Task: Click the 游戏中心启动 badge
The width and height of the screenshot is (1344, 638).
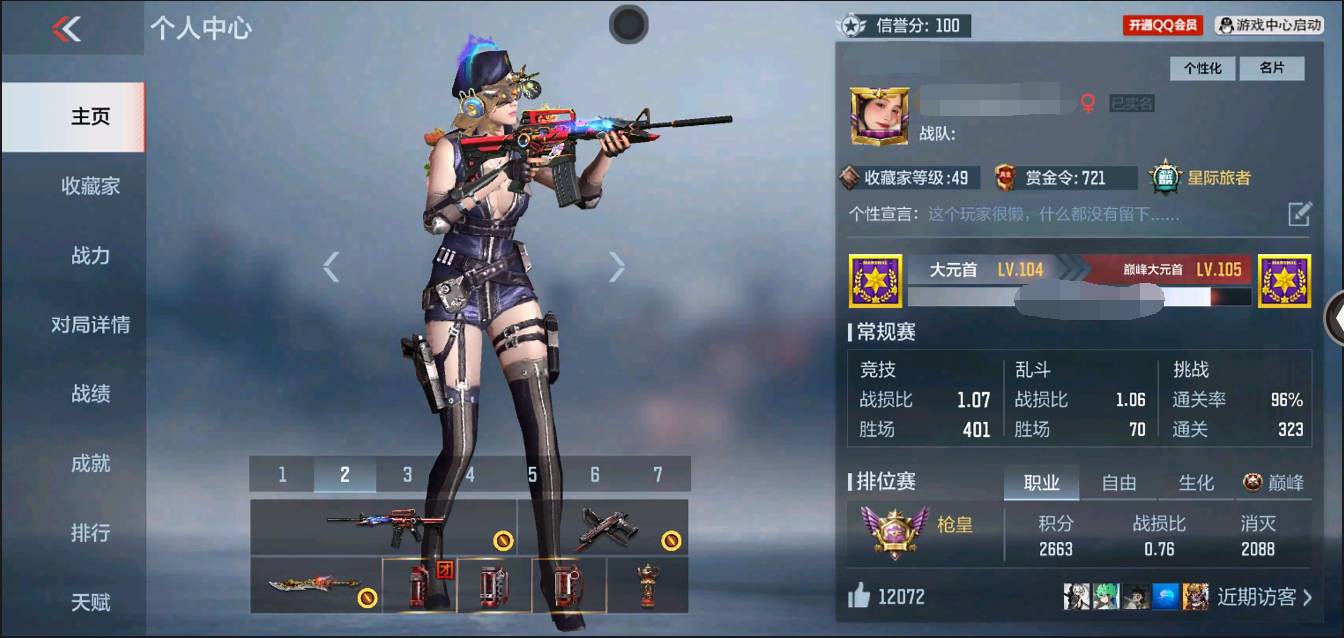Action: pyautogui.click(x=1269, y=25)
